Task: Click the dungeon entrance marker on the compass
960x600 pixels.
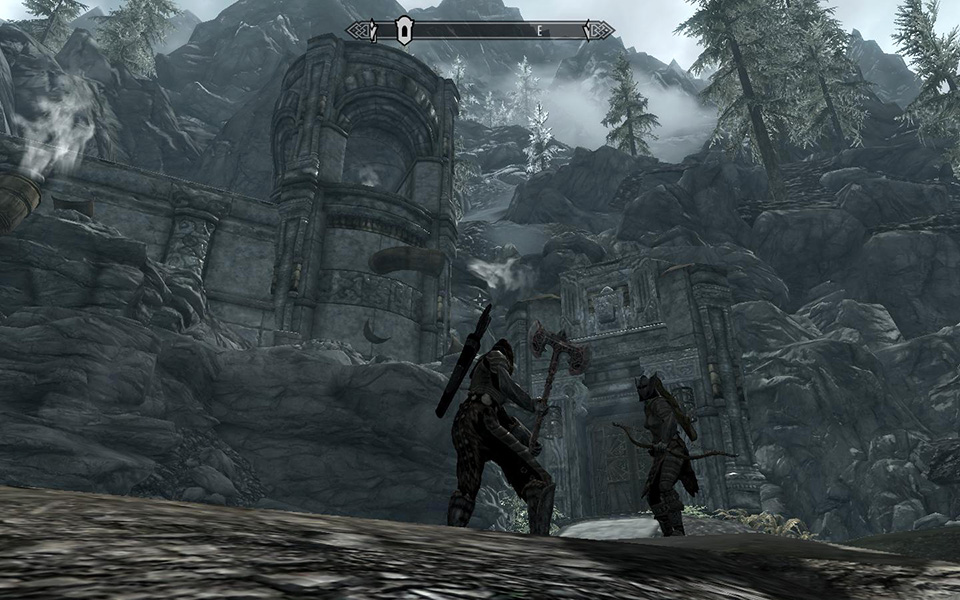Action: (x=403, y=31)
